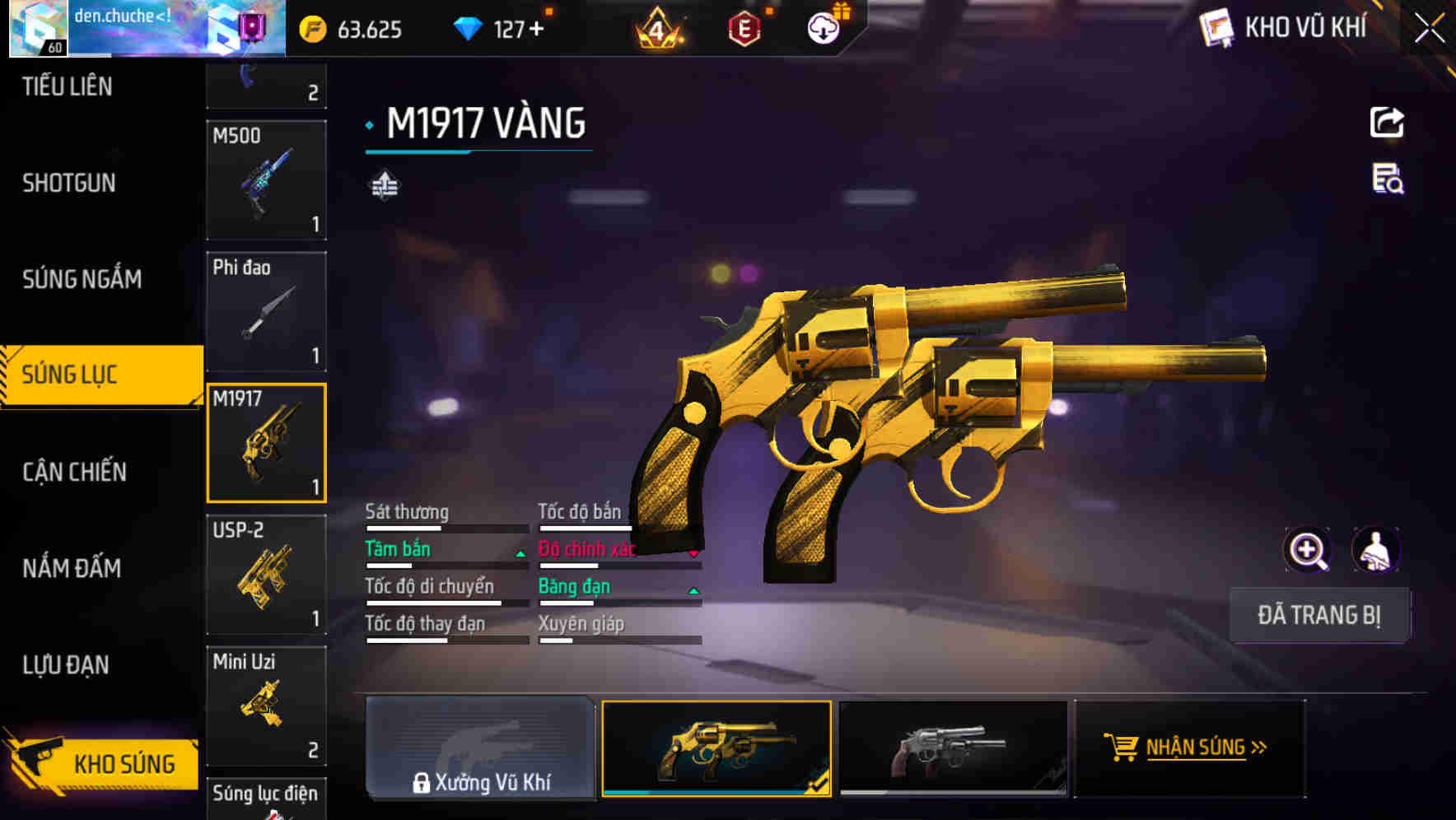Click the level 4 rank badge
1456x820 pixels.
pyautogui.click(x=659, y=30)
